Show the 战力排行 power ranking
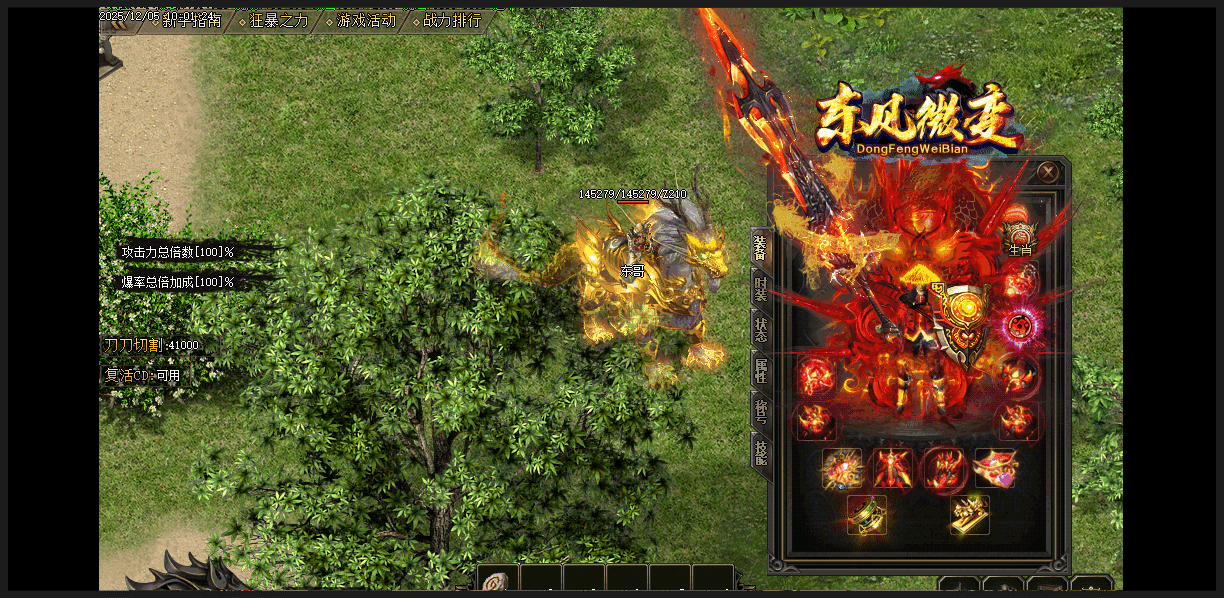Screen dimensions: 1224x598 click(451, 21)
